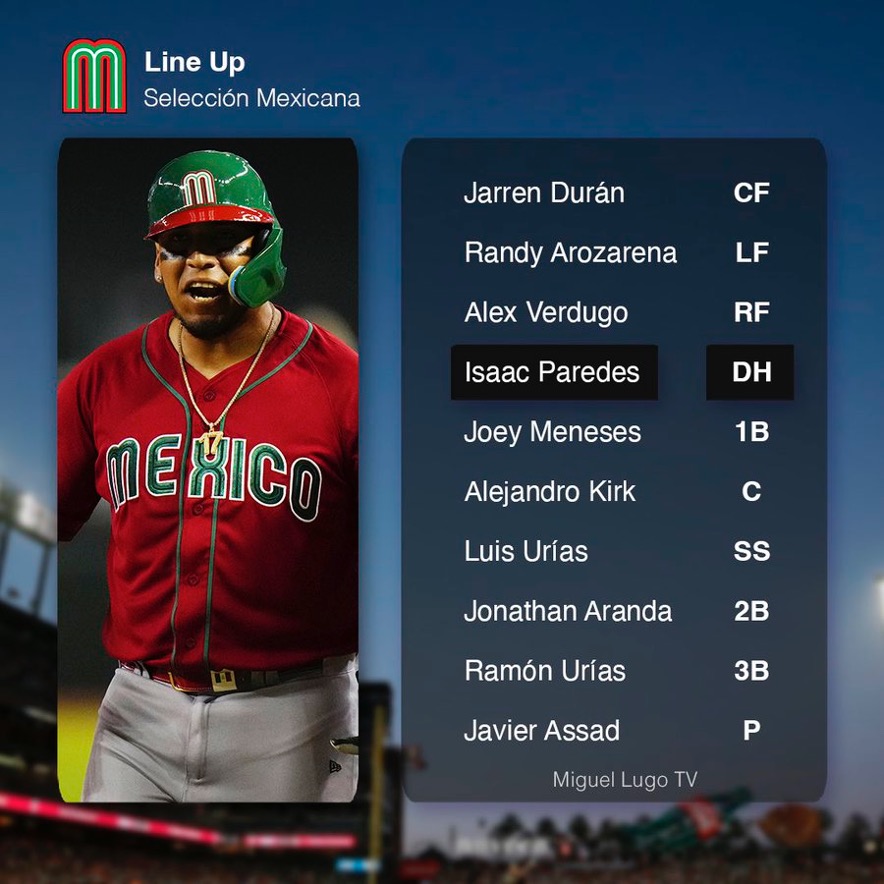Viewport: 884px width, 884px height.
Task: Click the Mexico team M logo
Action: (x=95, y=76)
